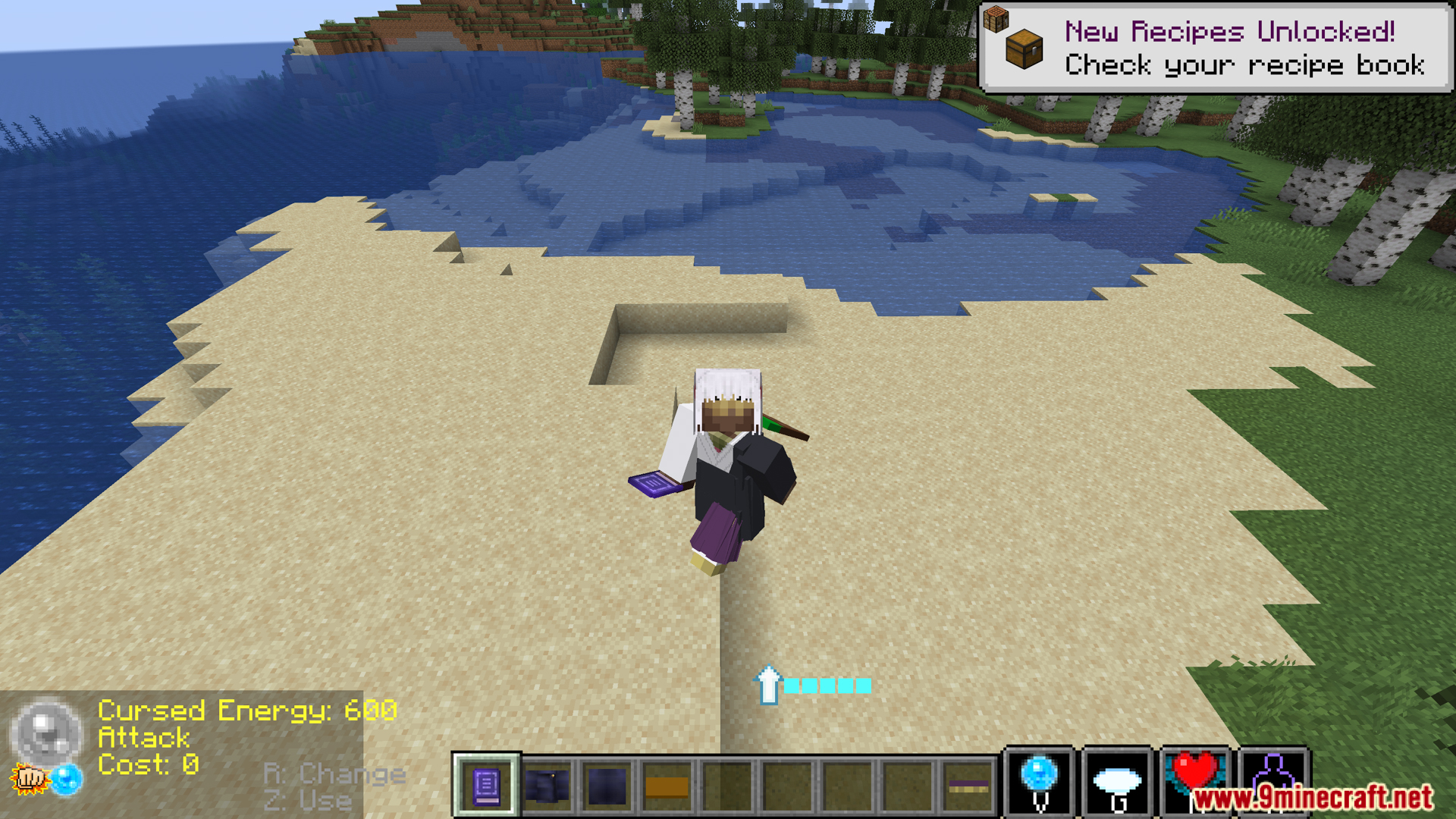Select the orange bar item in the hotbar

coord(665,789)
